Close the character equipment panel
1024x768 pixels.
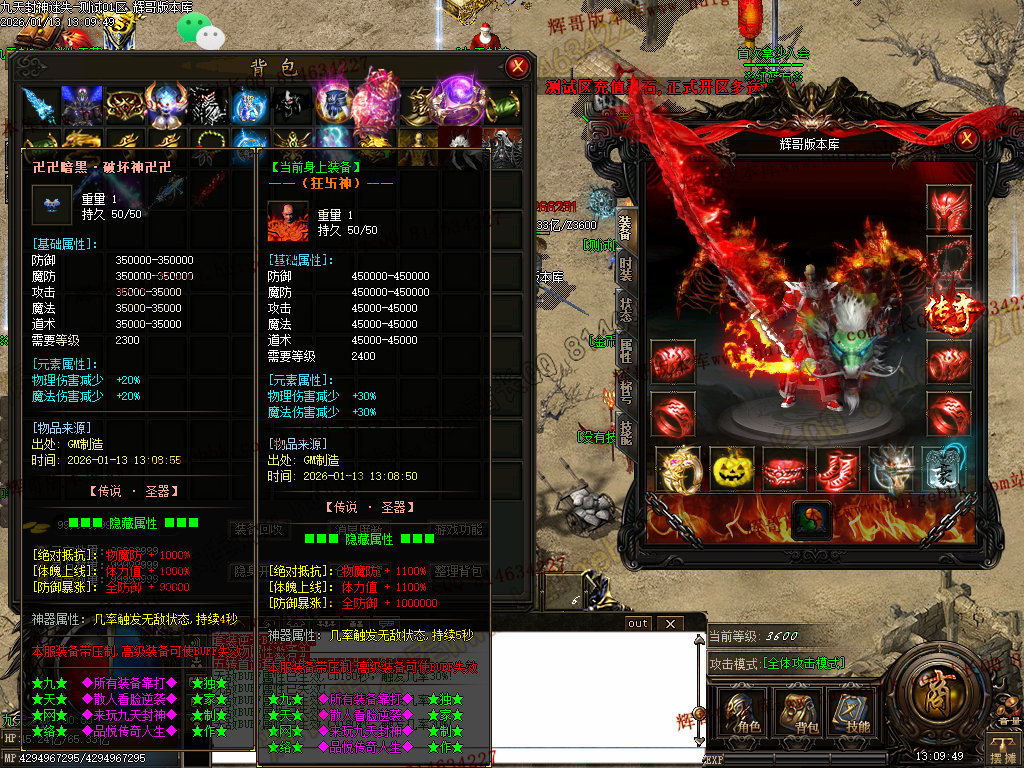[967, 141]
